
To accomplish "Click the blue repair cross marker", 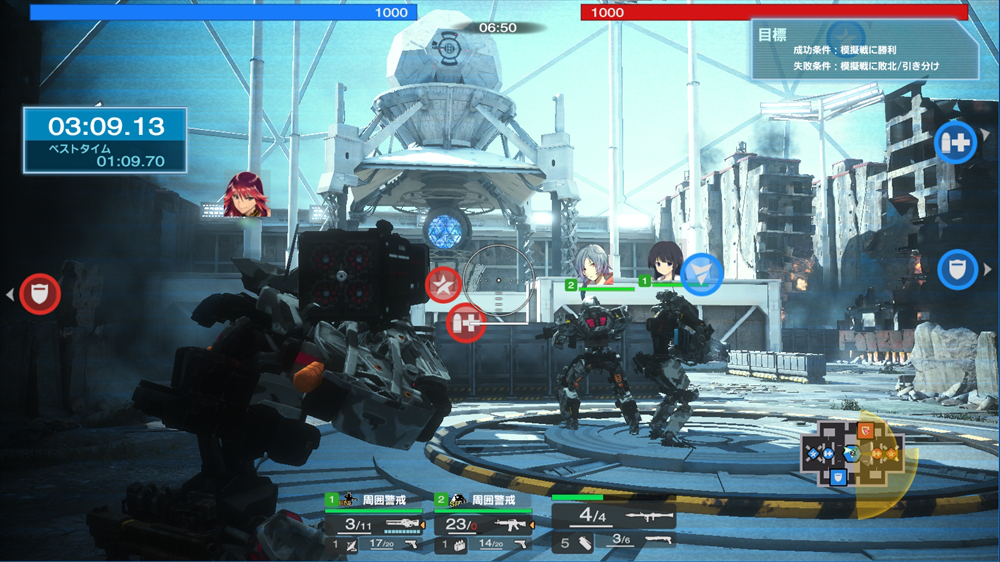I will coord(955,142).
